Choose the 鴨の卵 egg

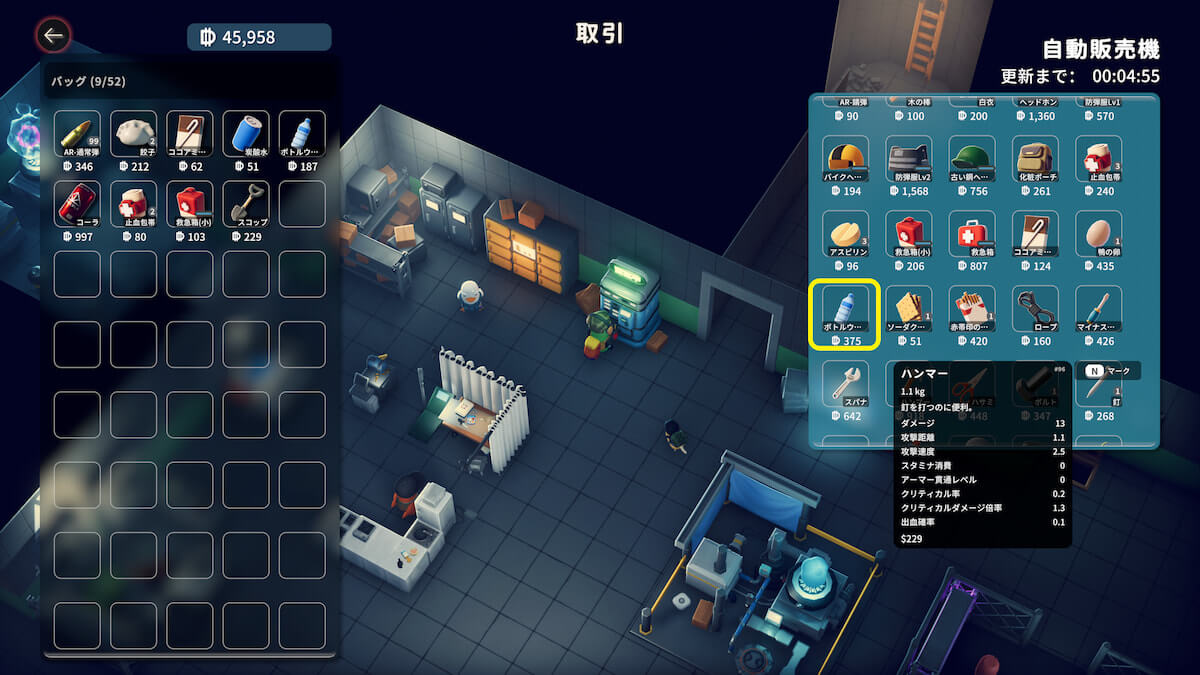pos(1098,234)
